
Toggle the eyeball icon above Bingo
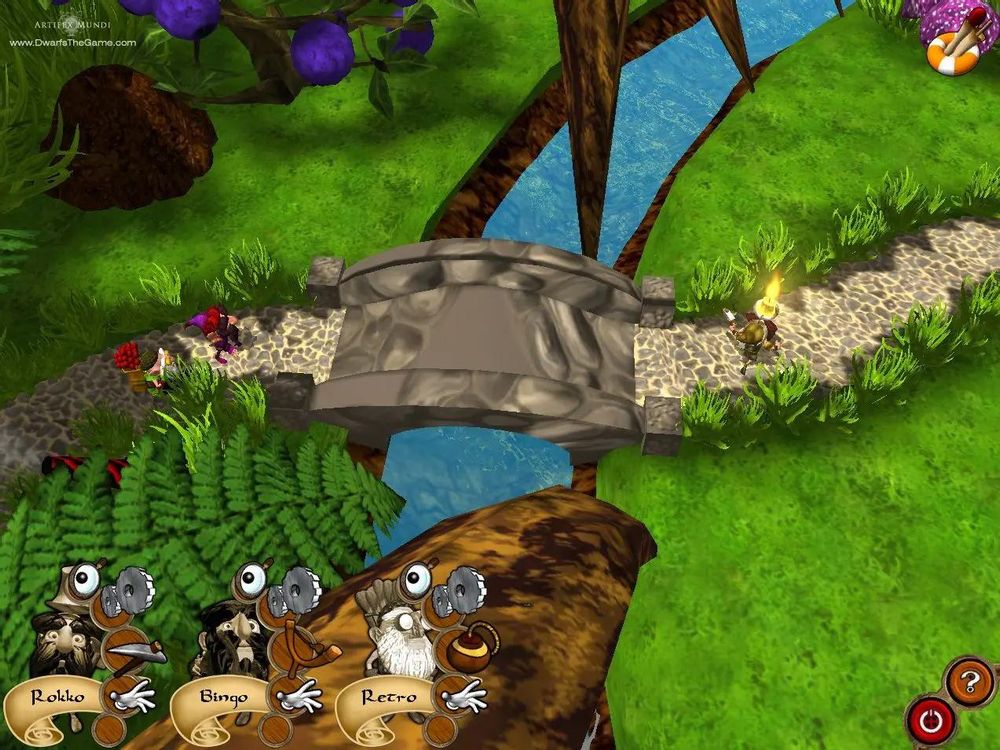tap(251, 580)
